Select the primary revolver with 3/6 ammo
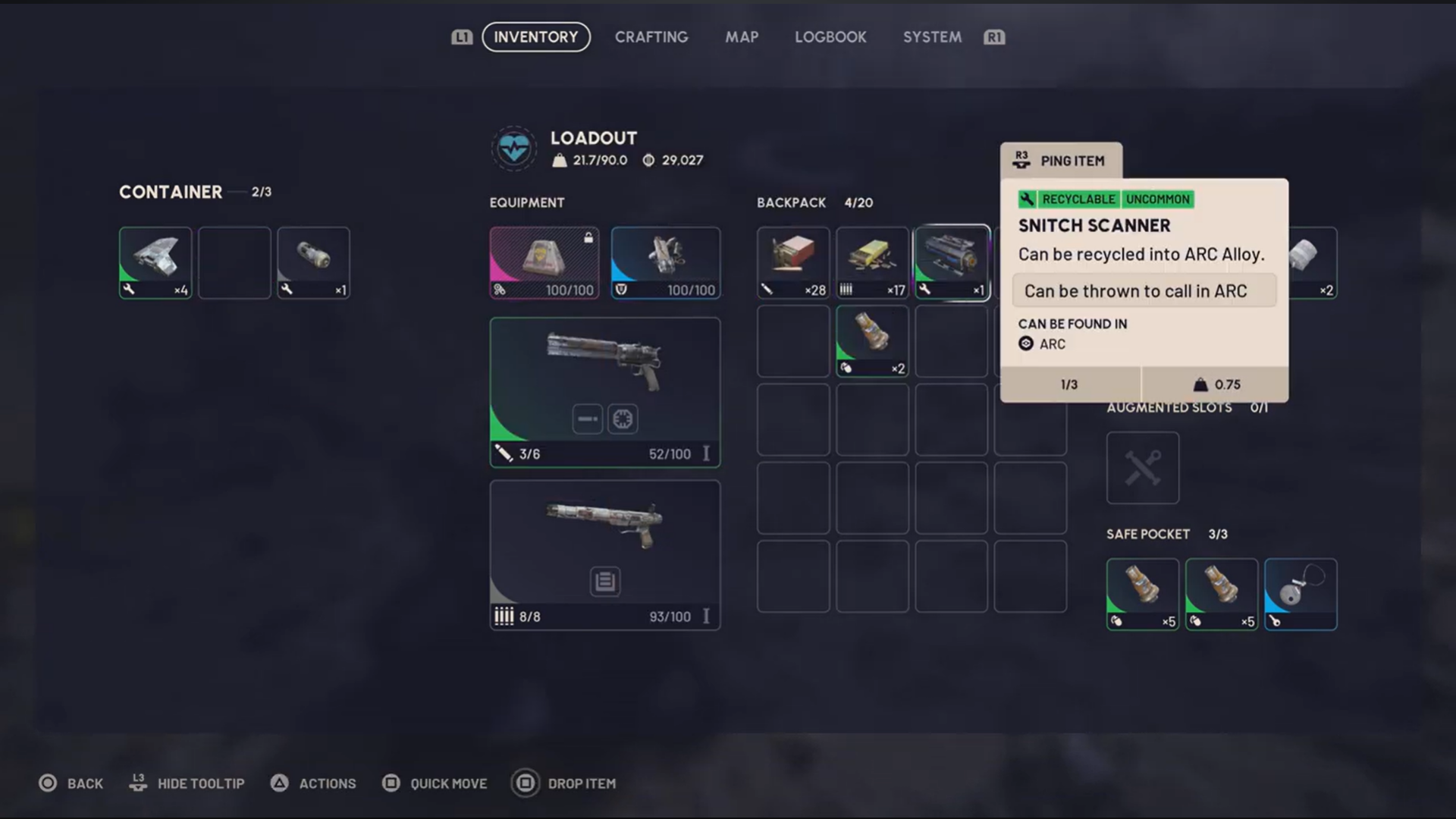1456x819 pixels. pos(604,391)
